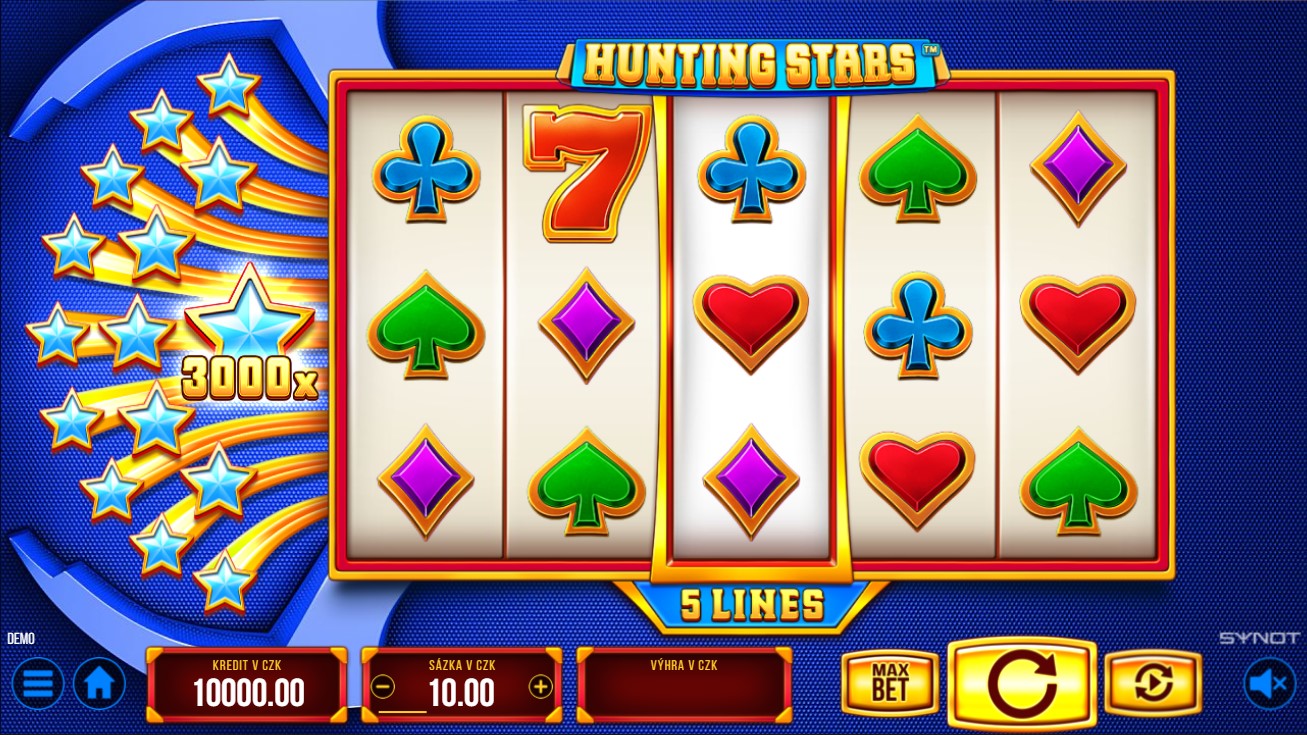Select the 10.00 bet amount value
Screen dimensions: 1307x735
[462, 693]
